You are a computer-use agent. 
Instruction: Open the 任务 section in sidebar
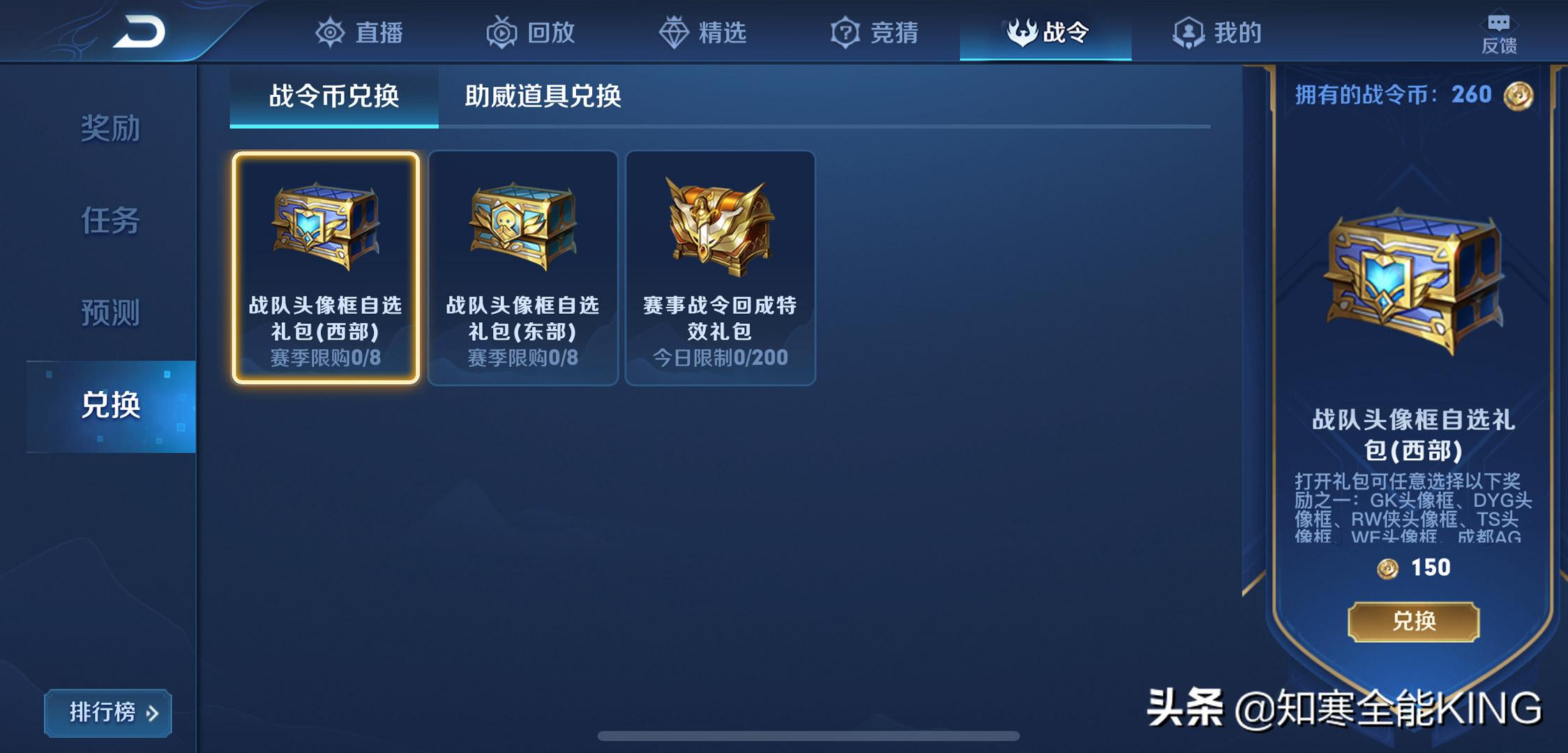(x=112, y=220)
